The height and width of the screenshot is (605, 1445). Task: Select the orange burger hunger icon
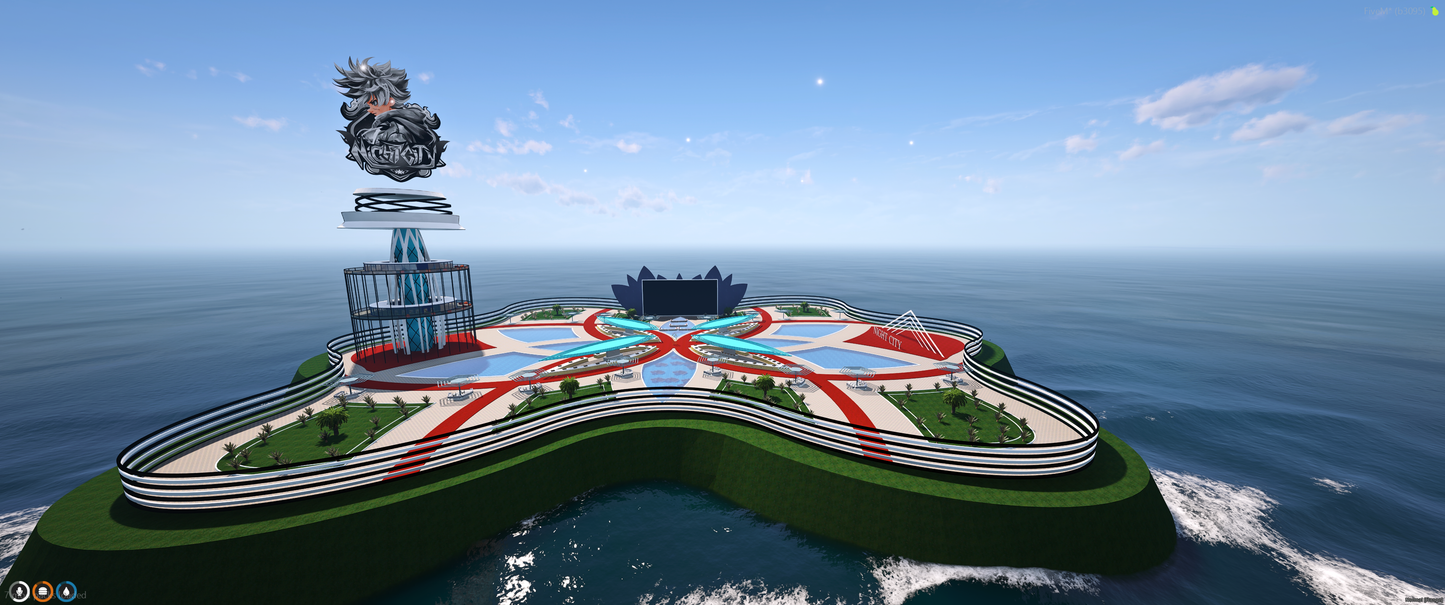coord(43,591)
